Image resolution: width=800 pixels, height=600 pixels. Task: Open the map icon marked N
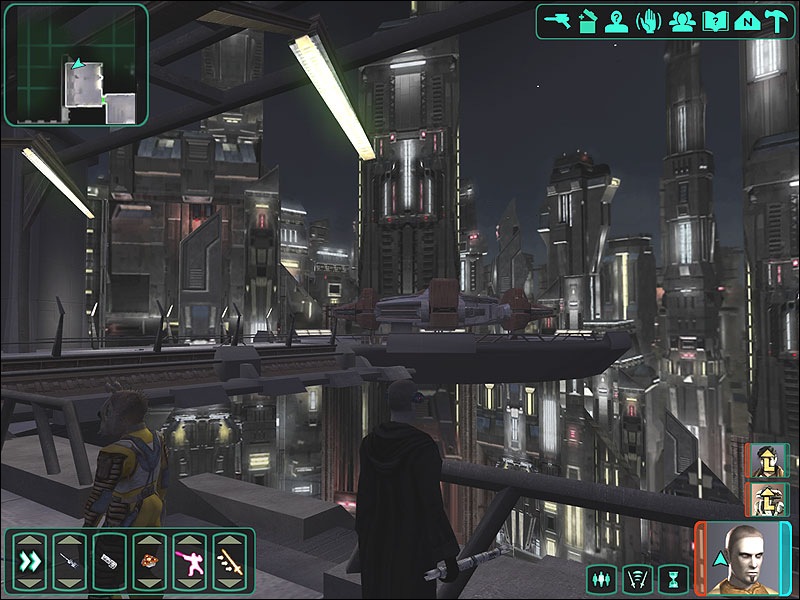click(745, 20)
